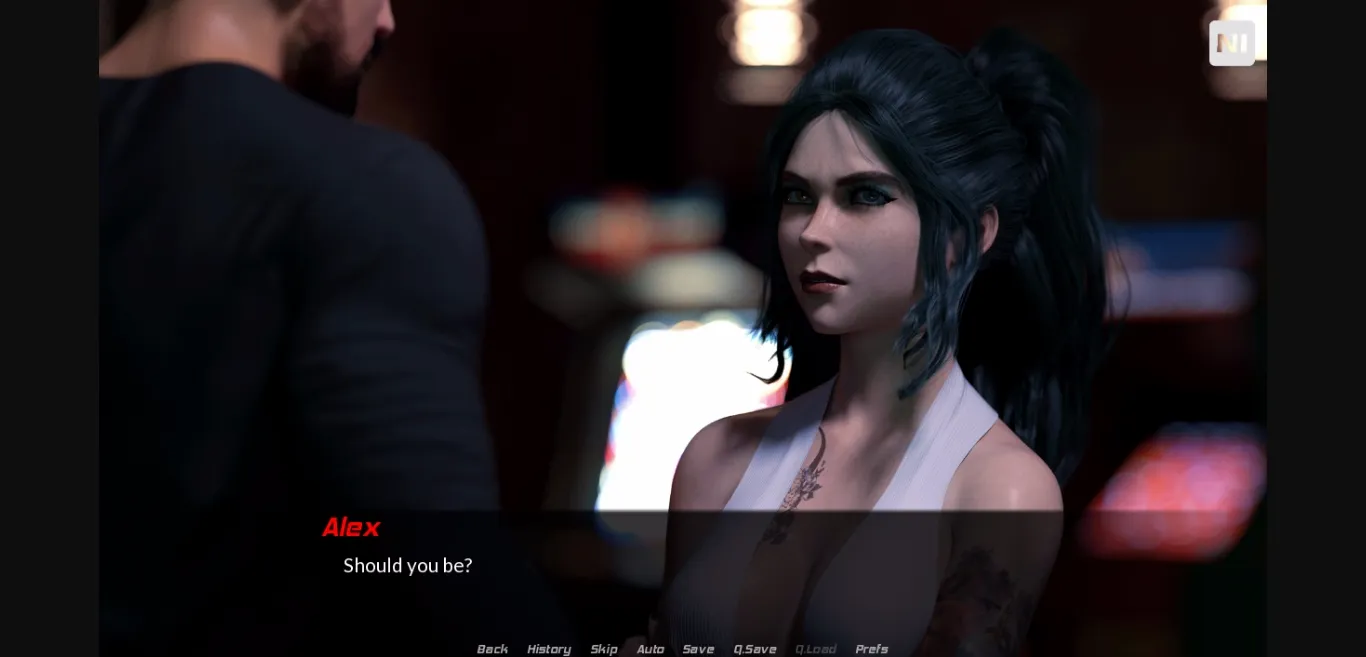The height and width of the screenshot is (657, 1366).
Task: Go back one dialogue line
Action: coord(492,649)
